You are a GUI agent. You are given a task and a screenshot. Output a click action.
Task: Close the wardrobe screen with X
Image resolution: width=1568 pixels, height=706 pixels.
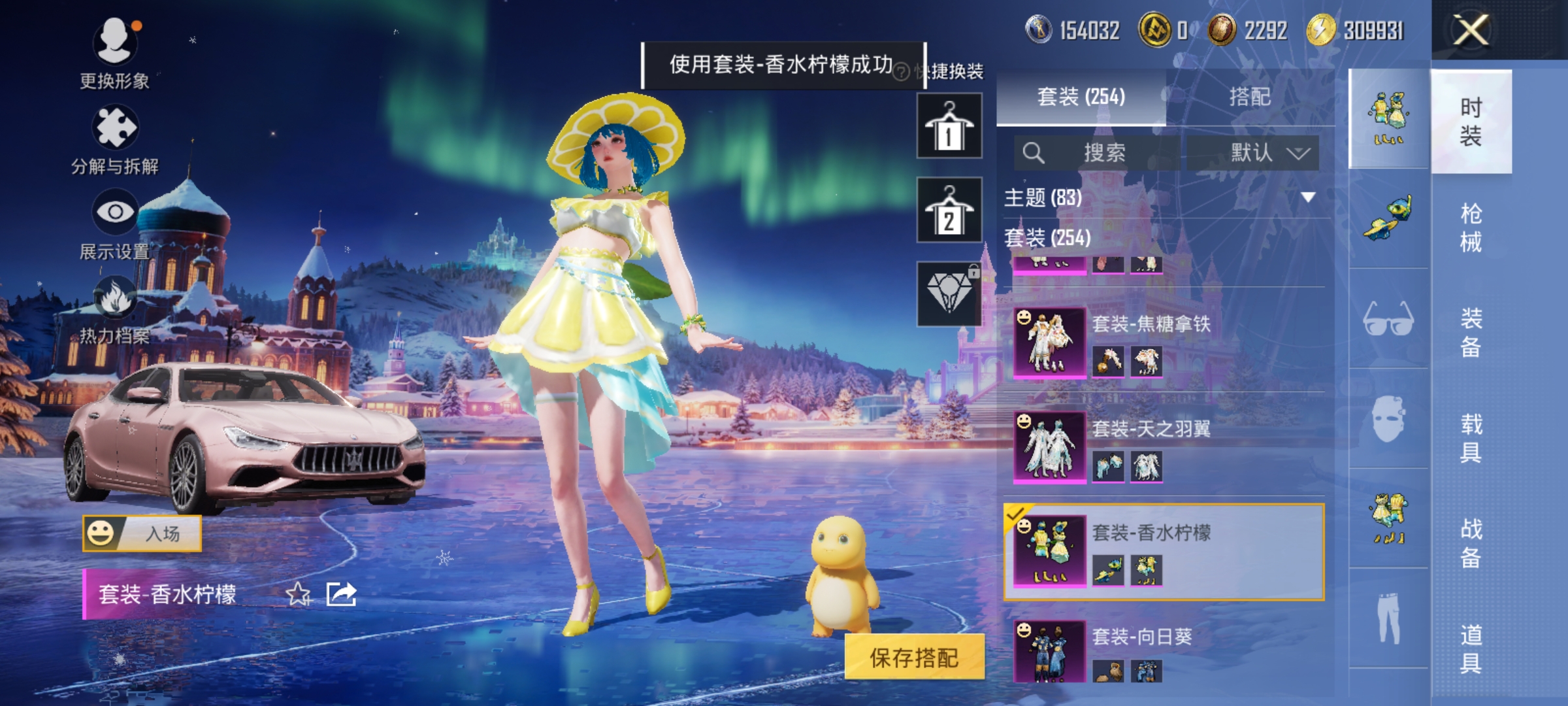[x=1470, y=30]
